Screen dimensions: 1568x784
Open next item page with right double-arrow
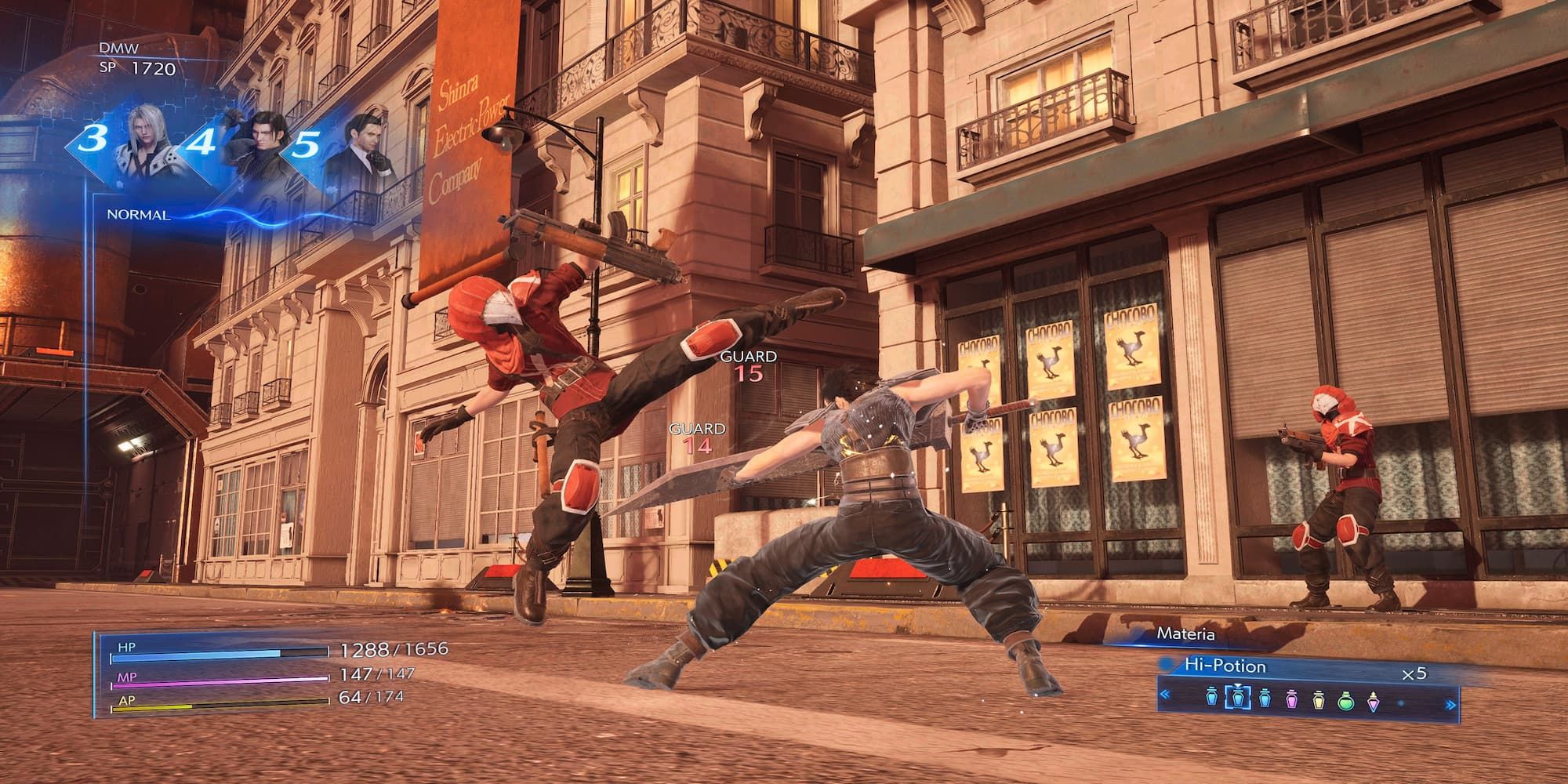1450,704
